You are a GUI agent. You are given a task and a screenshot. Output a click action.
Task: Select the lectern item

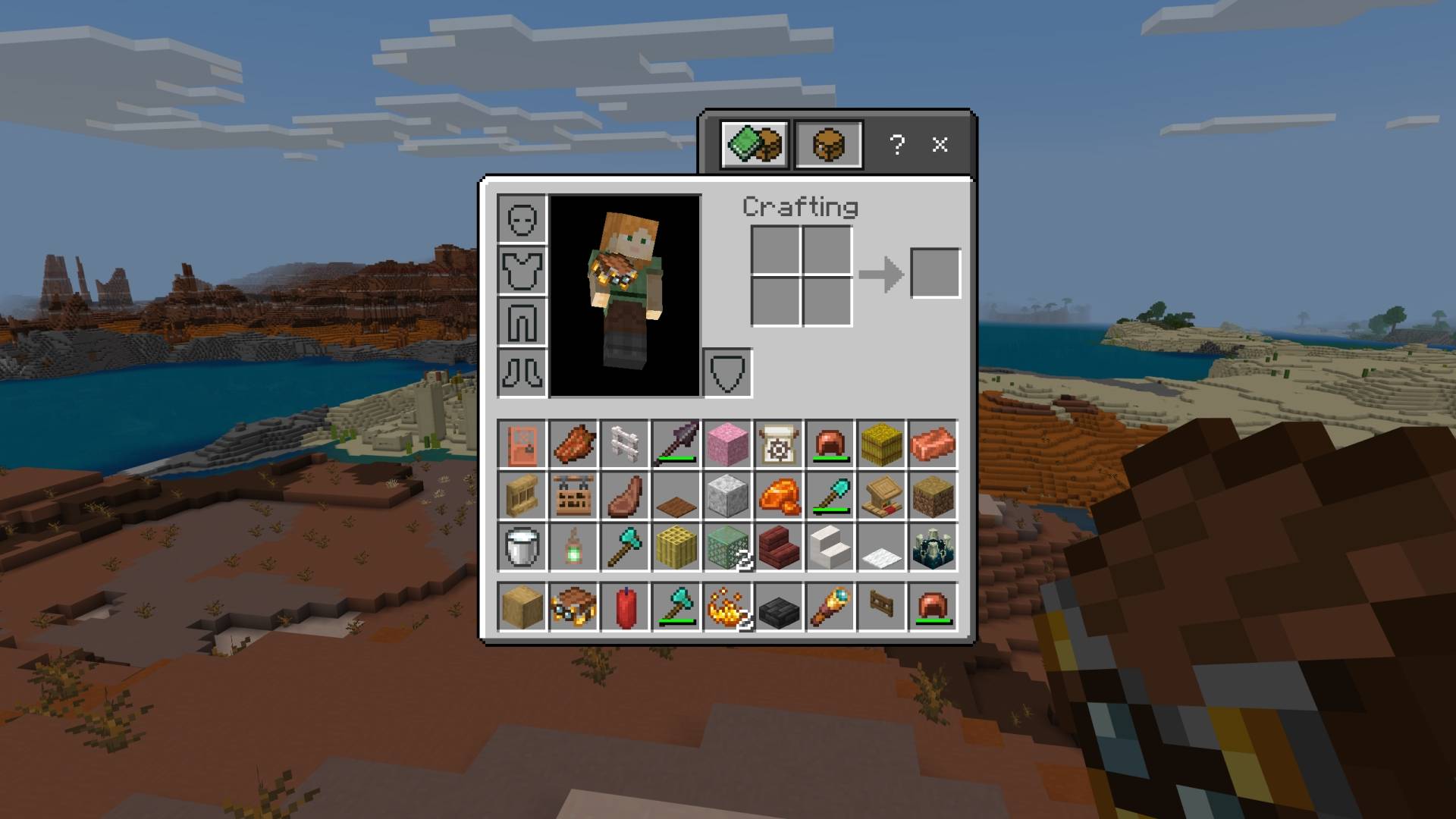click(883, 497)
